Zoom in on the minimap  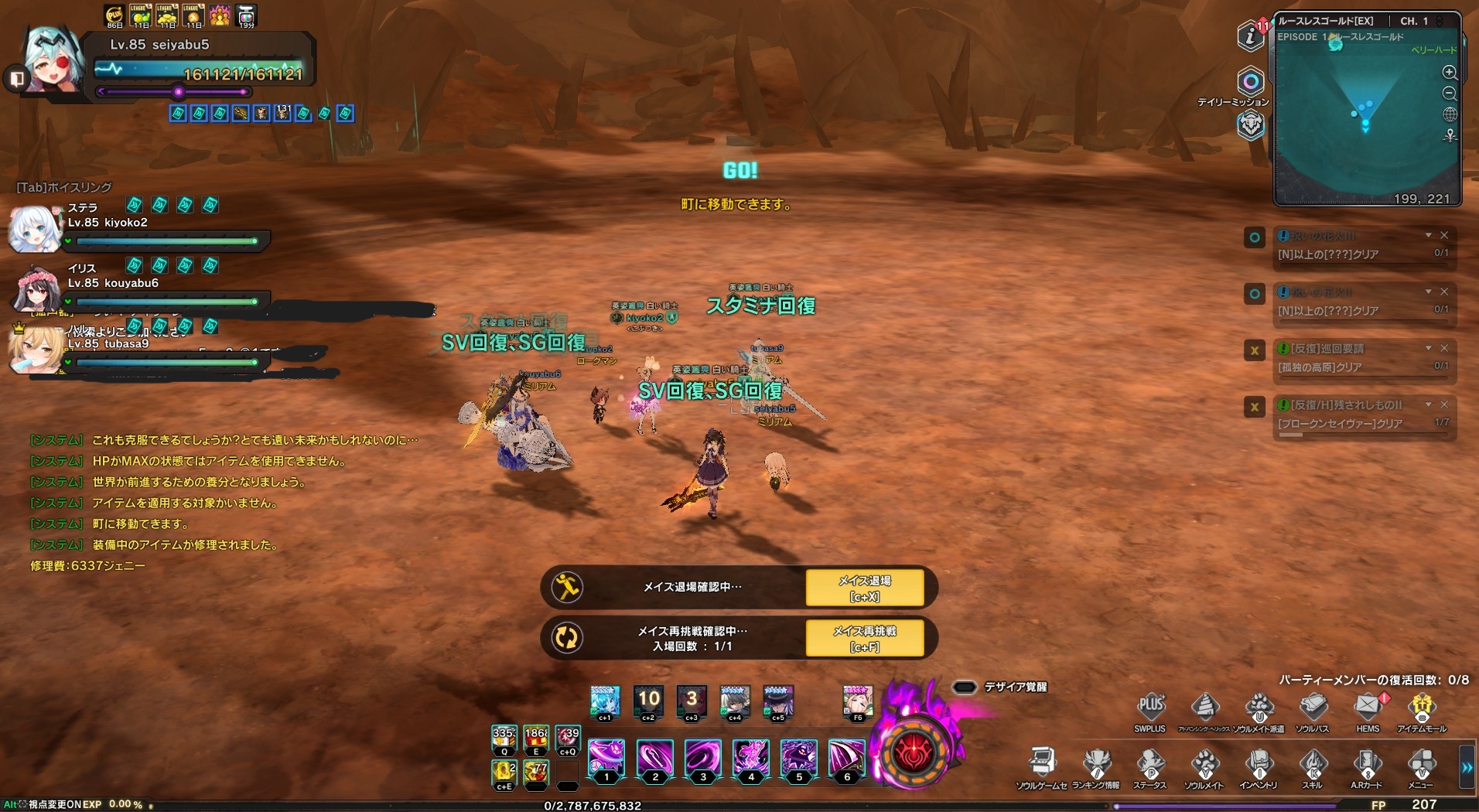pyautogui.click(x=1450, y=73)
